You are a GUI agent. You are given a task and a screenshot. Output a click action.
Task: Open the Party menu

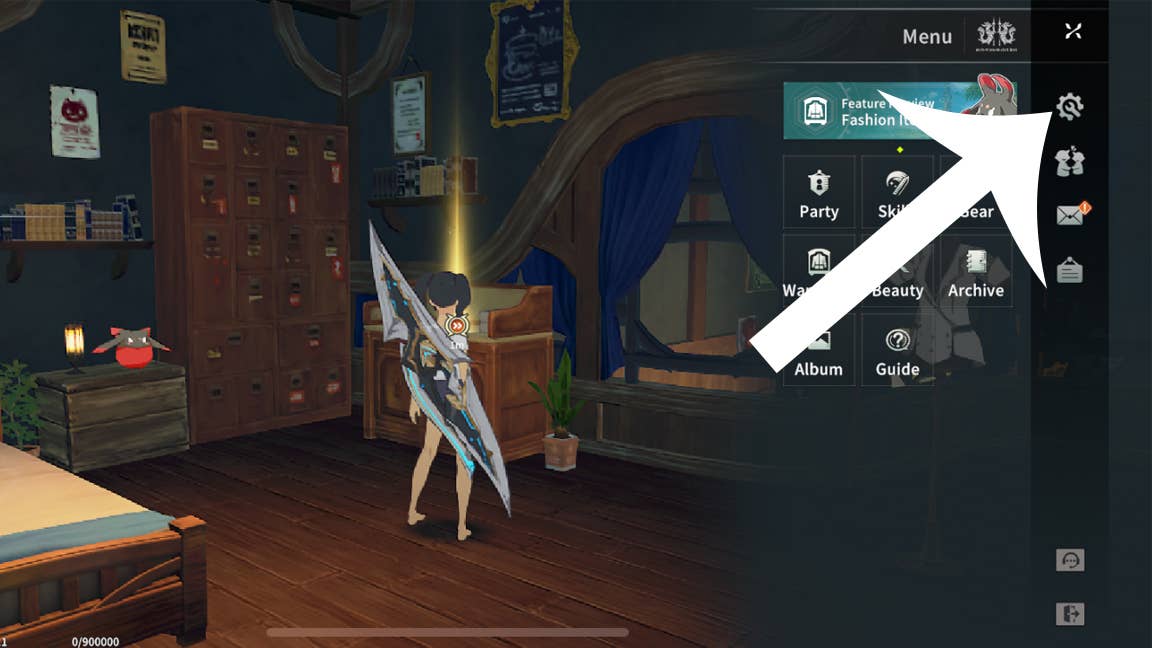click(819, 193)
